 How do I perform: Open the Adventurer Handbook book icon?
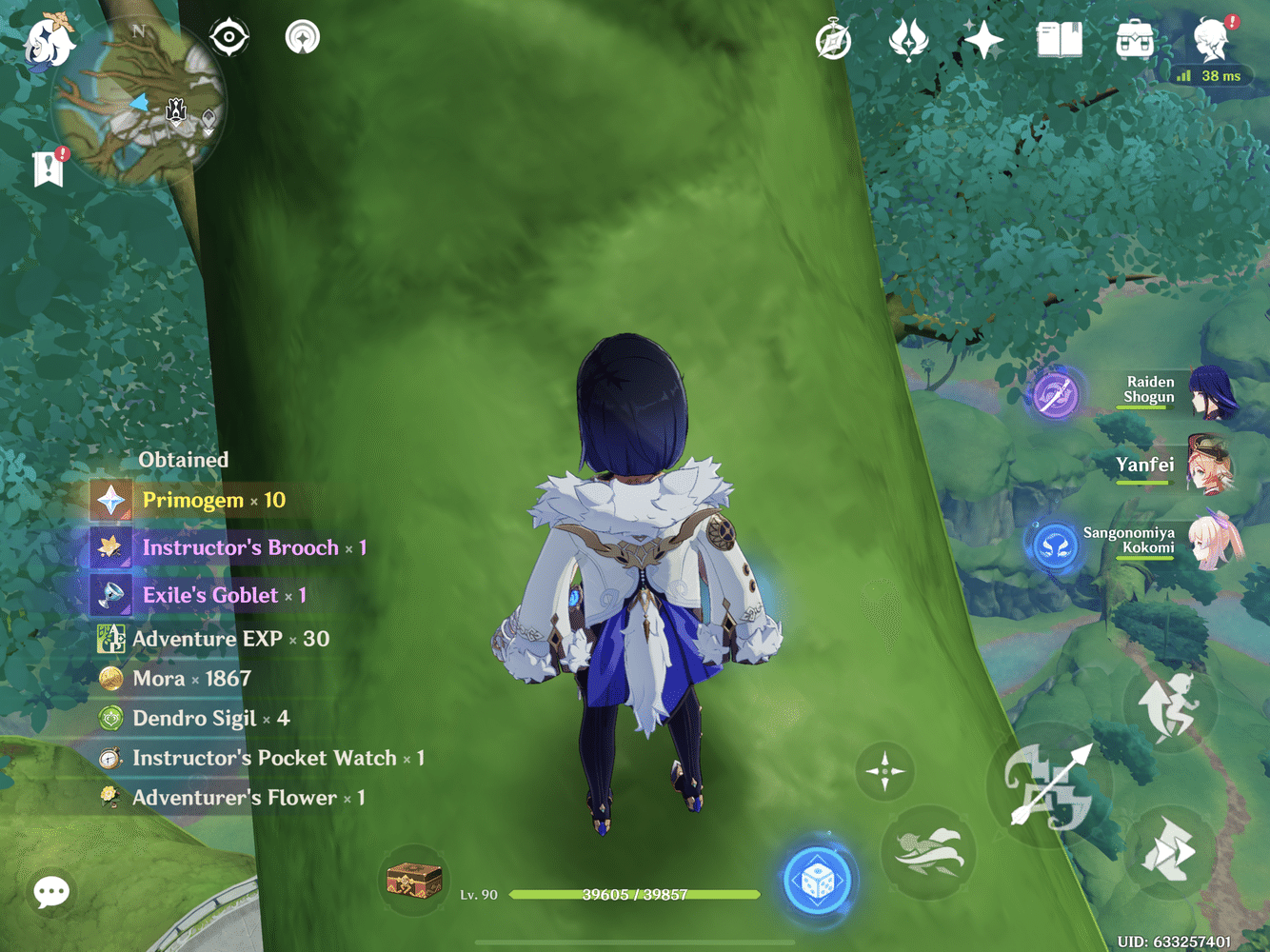(1060, 40)
